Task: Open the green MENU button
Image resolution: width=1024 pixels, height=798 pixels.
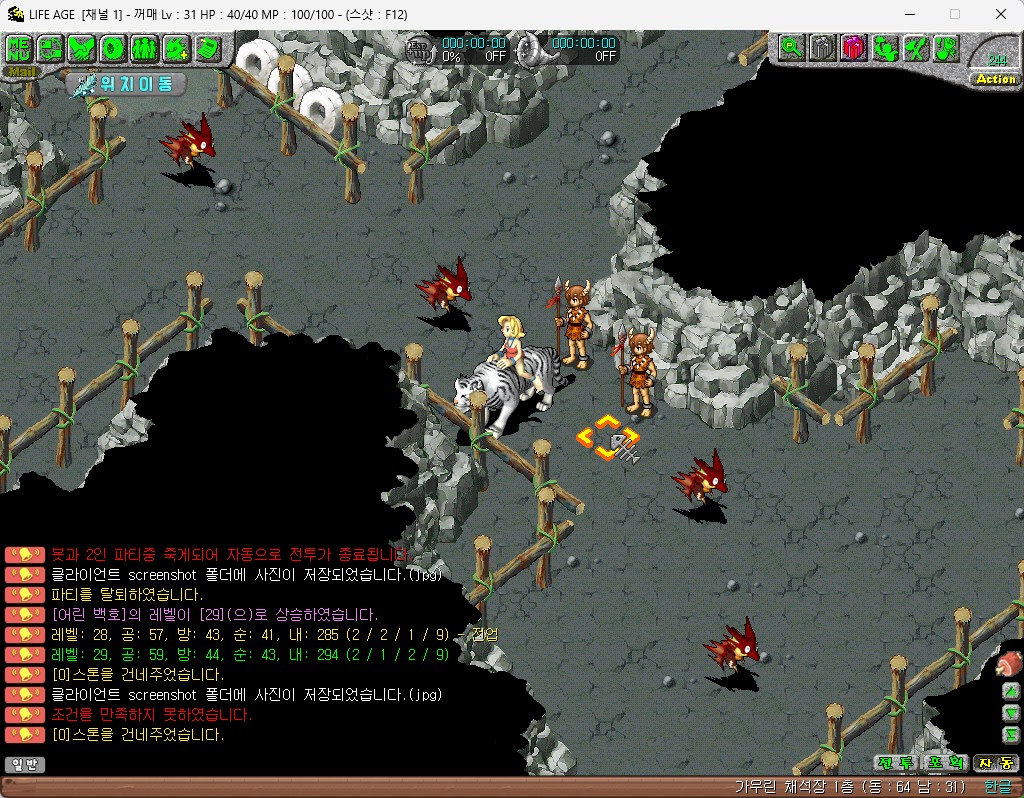Action: [x=19, y=47]
